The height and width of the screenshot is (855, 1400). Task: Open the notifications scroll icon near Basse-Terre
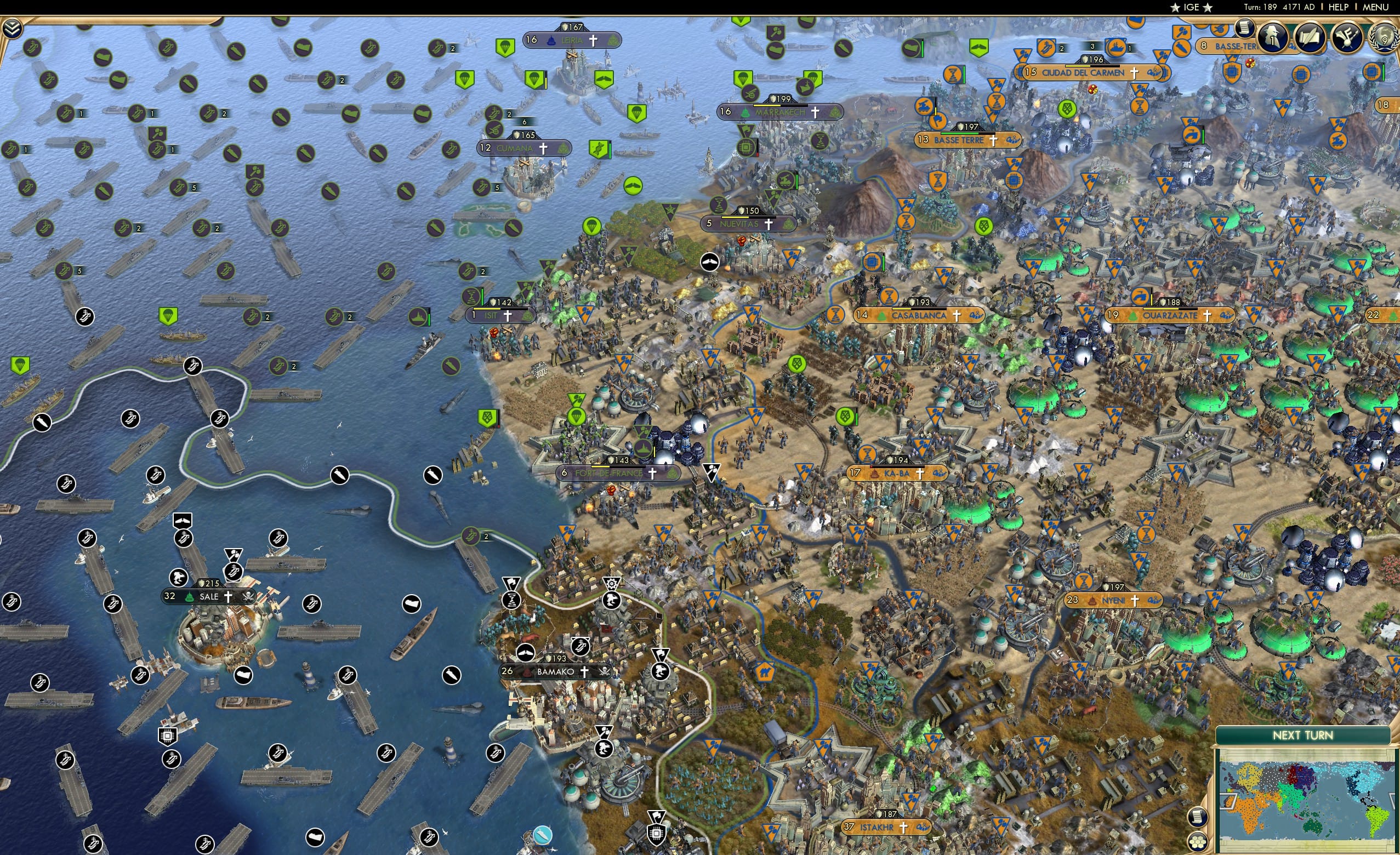click(1244, 29)
